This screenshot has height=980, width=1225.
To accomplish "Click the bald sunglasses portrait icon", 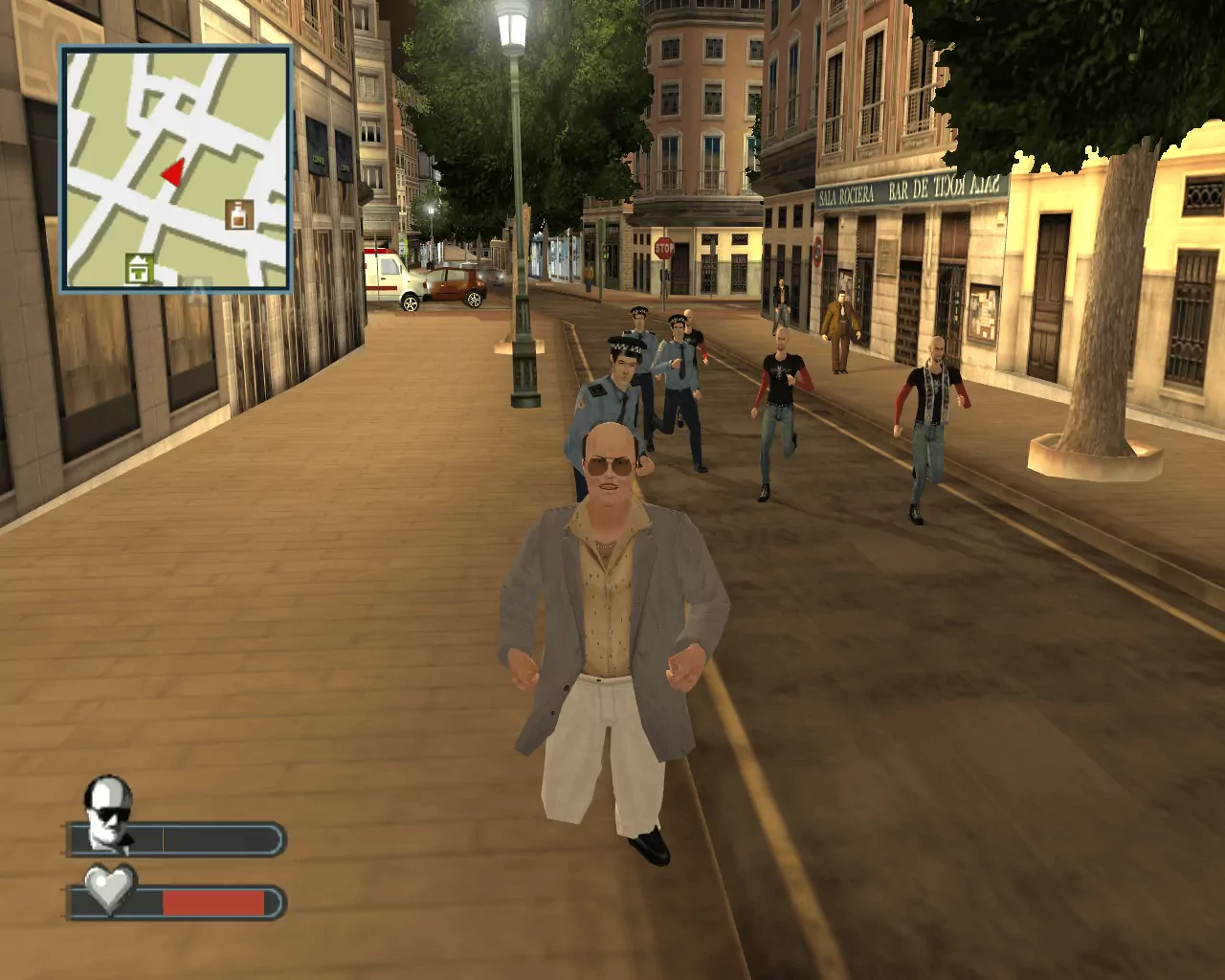I will (x=107, y=813).
